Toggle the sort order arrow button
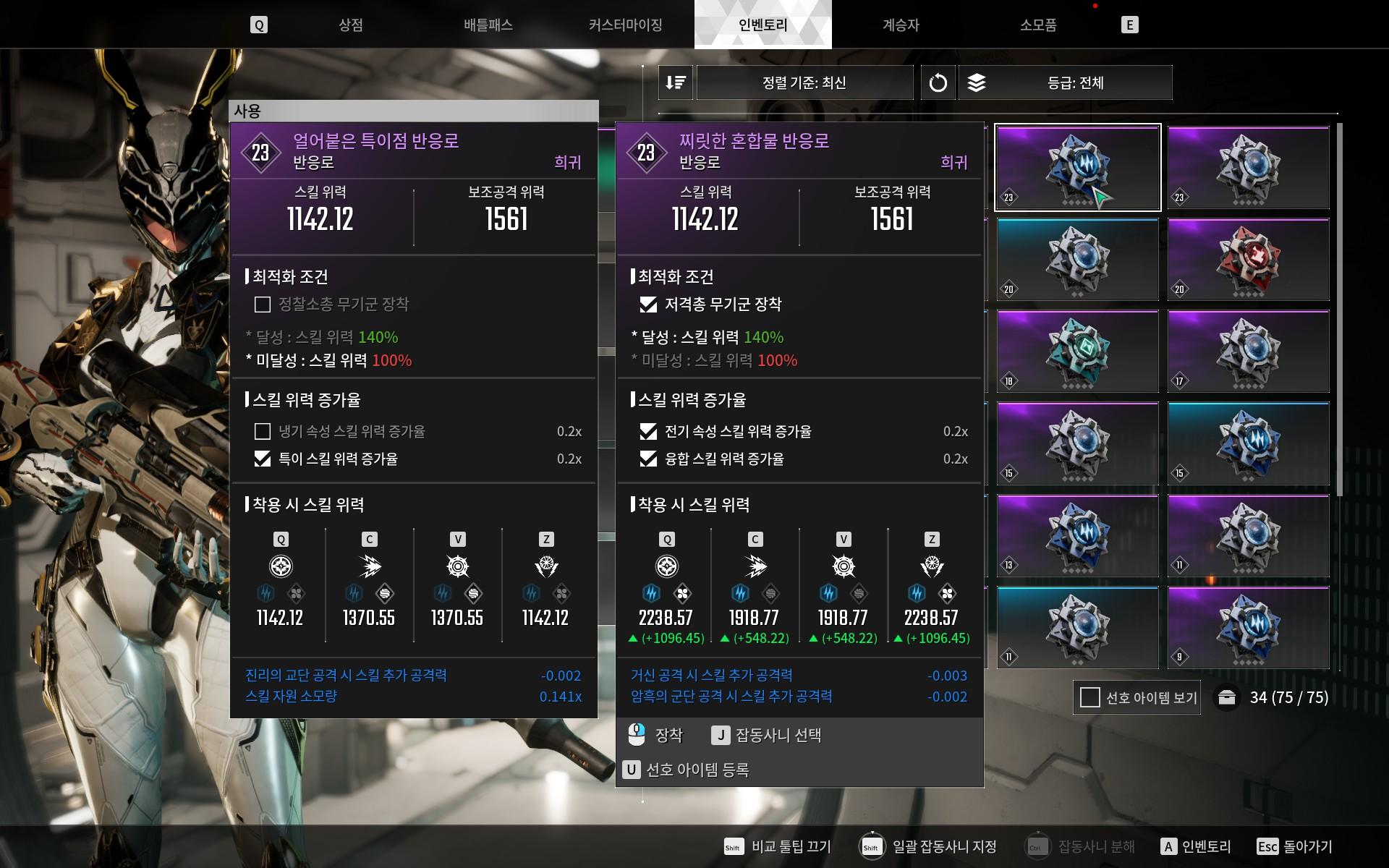The width and height of the screenshot is (1389, 868). click(676, 82)
